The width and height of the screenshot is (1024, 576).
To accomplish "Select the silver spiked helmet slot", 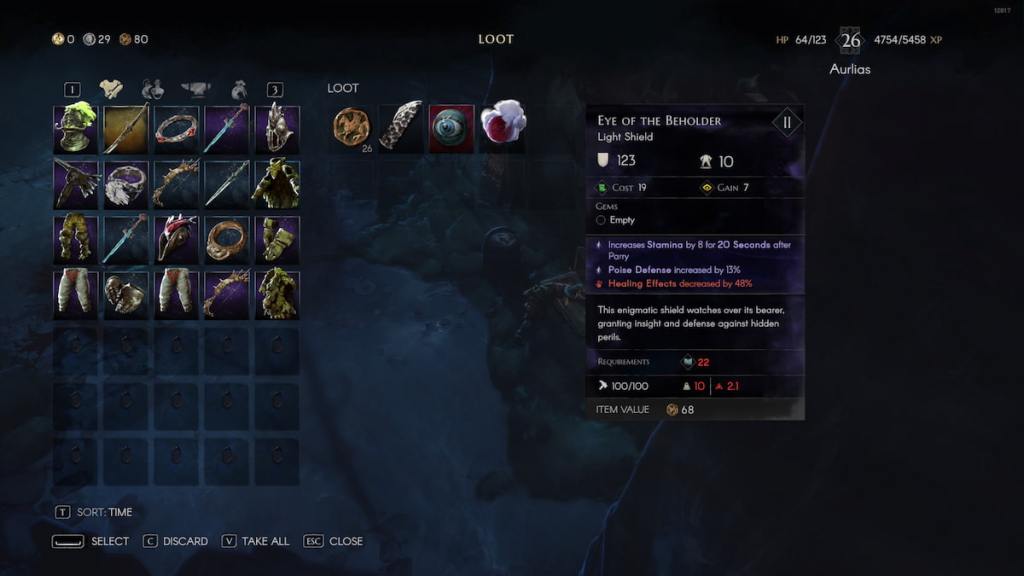I will (277, 129).
